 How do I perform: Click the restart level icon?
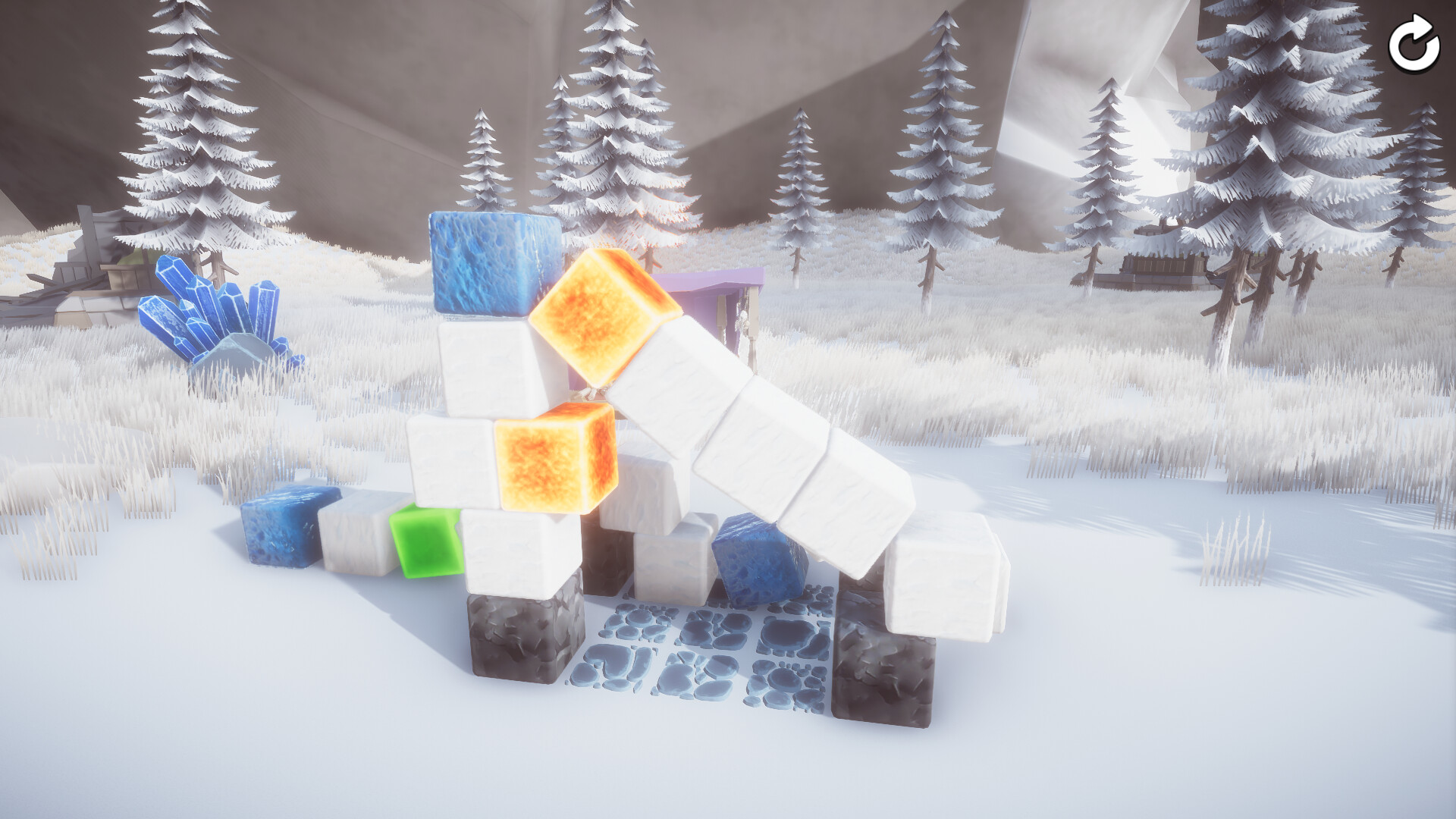click(x=1412, y=43)
